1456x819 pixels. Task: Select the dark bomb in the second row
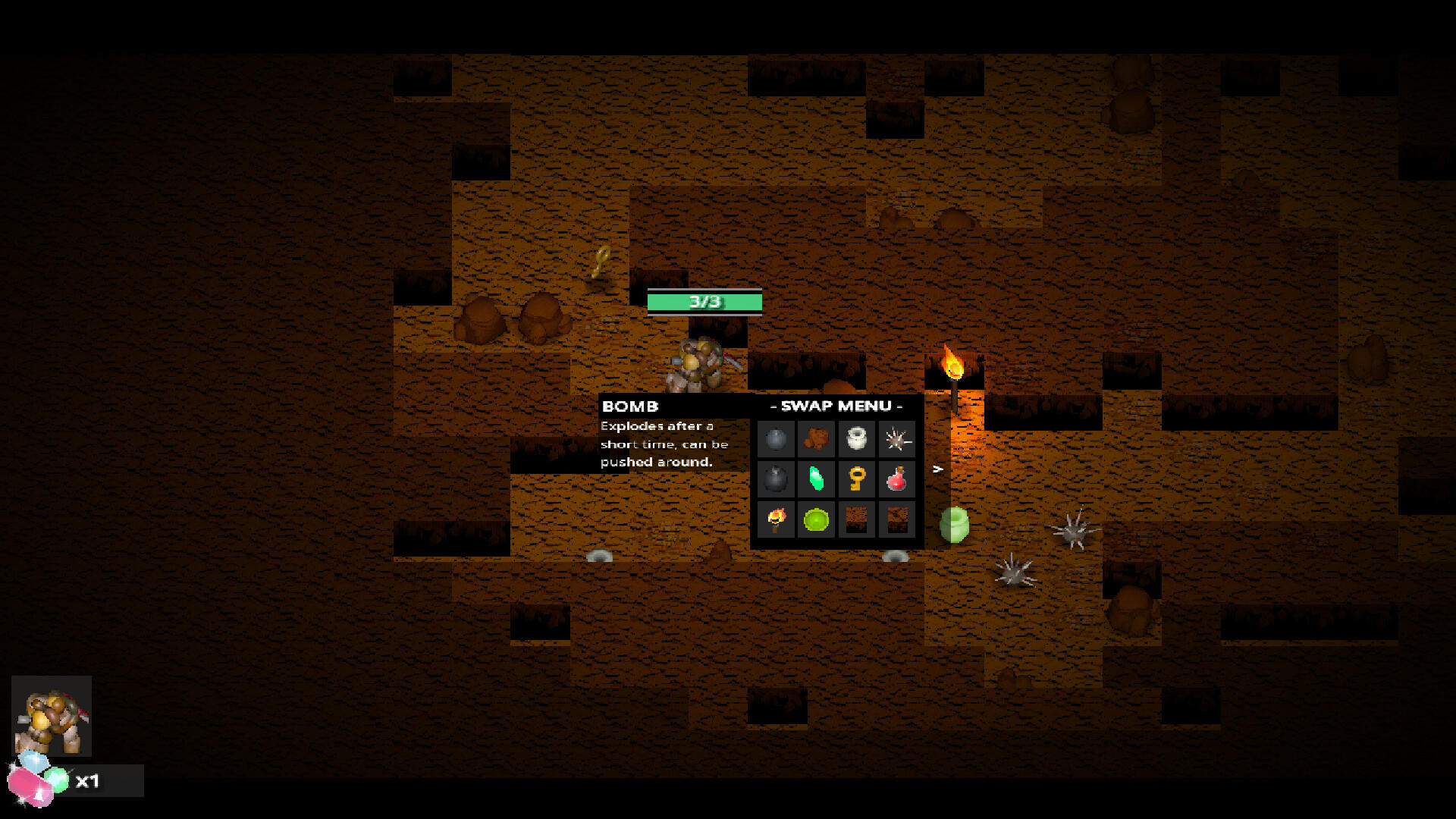tap(777, 479)
